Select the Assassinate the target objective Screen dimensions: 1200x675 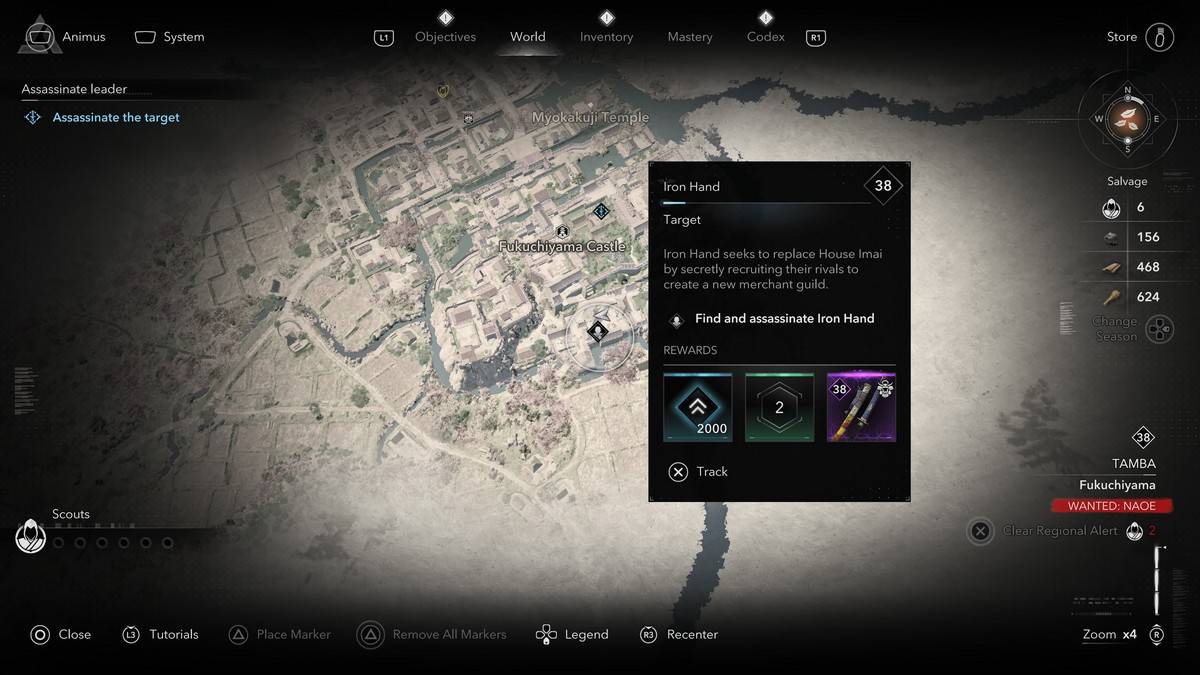pos(116,117)
